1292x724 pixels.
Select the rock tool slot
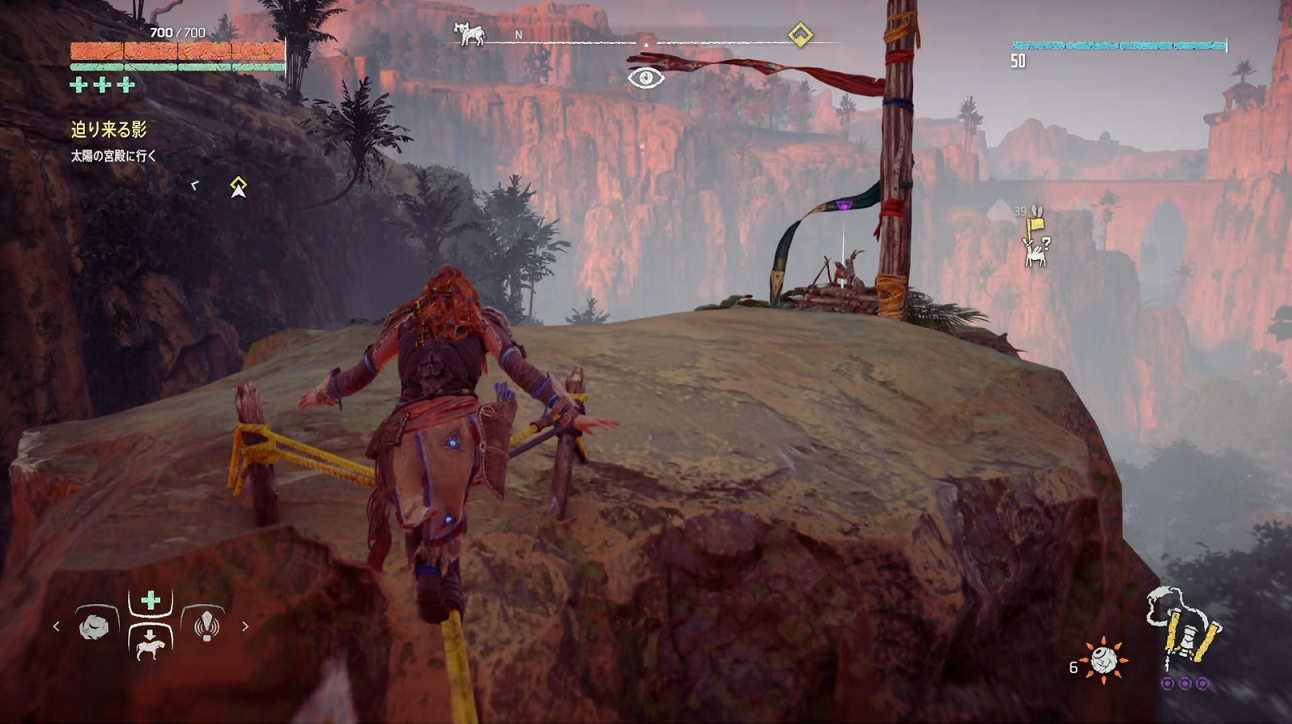click(x=97, y=624)
